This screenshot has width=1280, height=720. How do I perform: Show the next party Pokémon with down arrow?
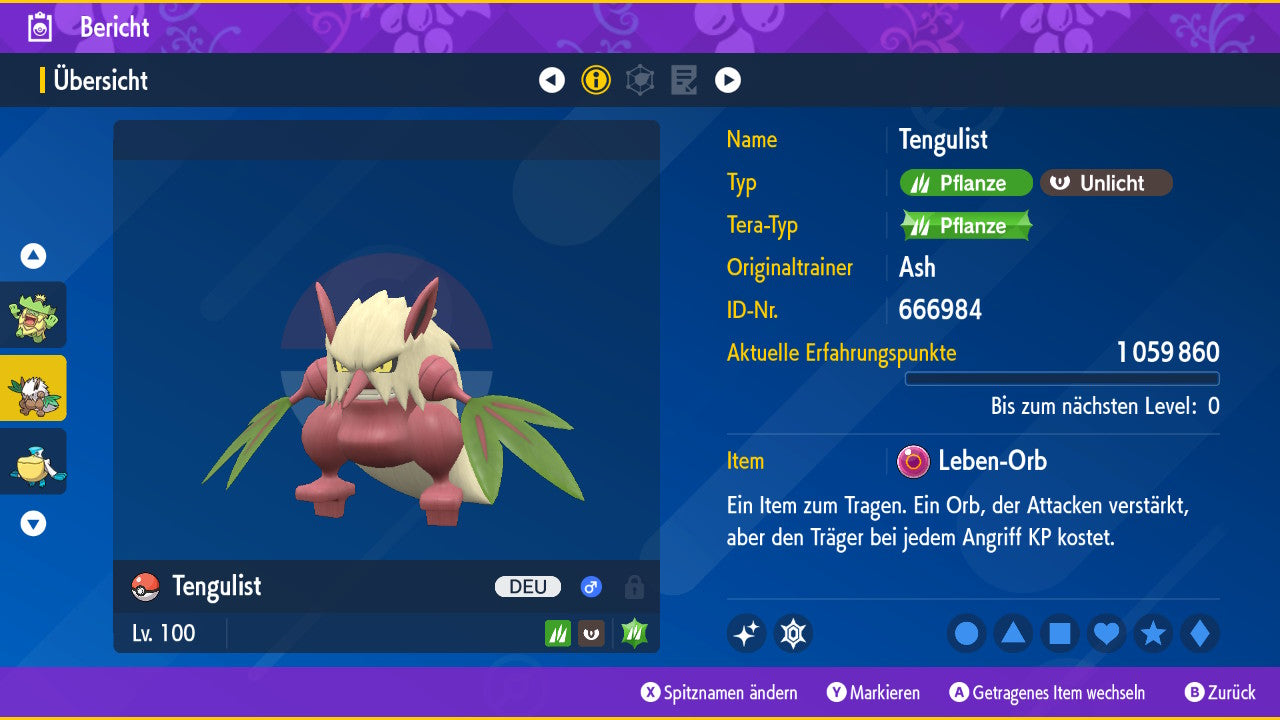[x=33, y=523]
